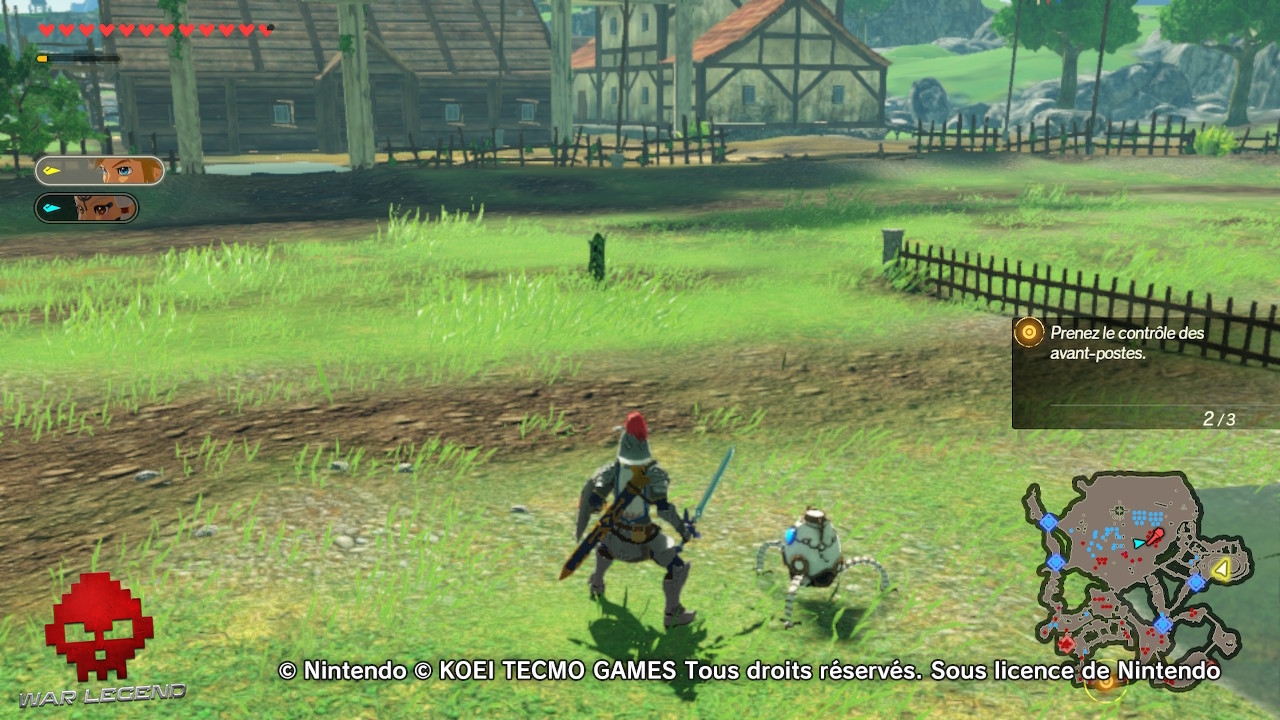This screenshot has width=1280, height=720.
Task: Select the red diamond enemy outpost on the lower minimap
Action: coord(1067,642)
